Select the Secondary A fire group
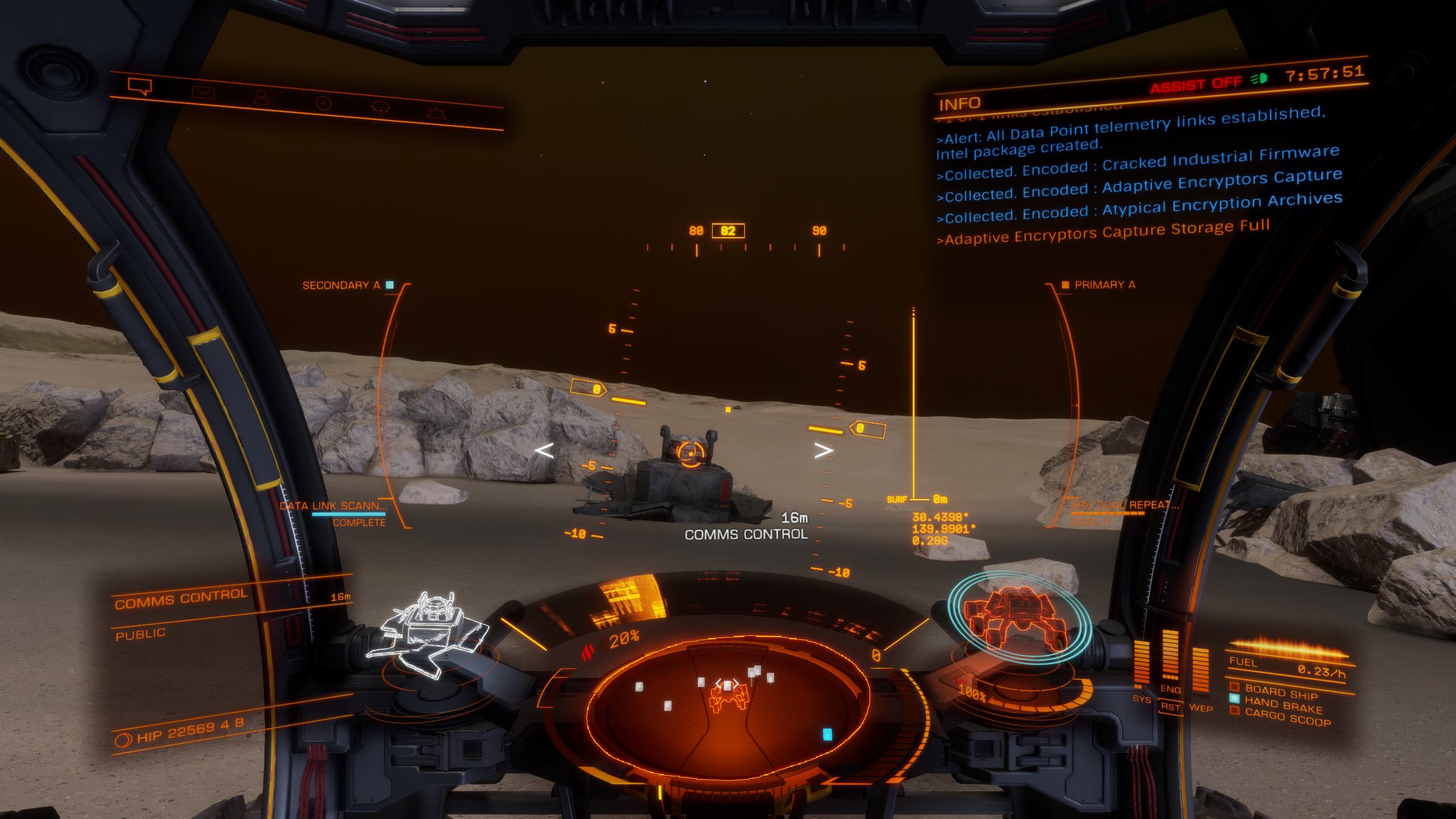Image resolution: width=1456 pixels, height=819 pixels. point(342,285)
